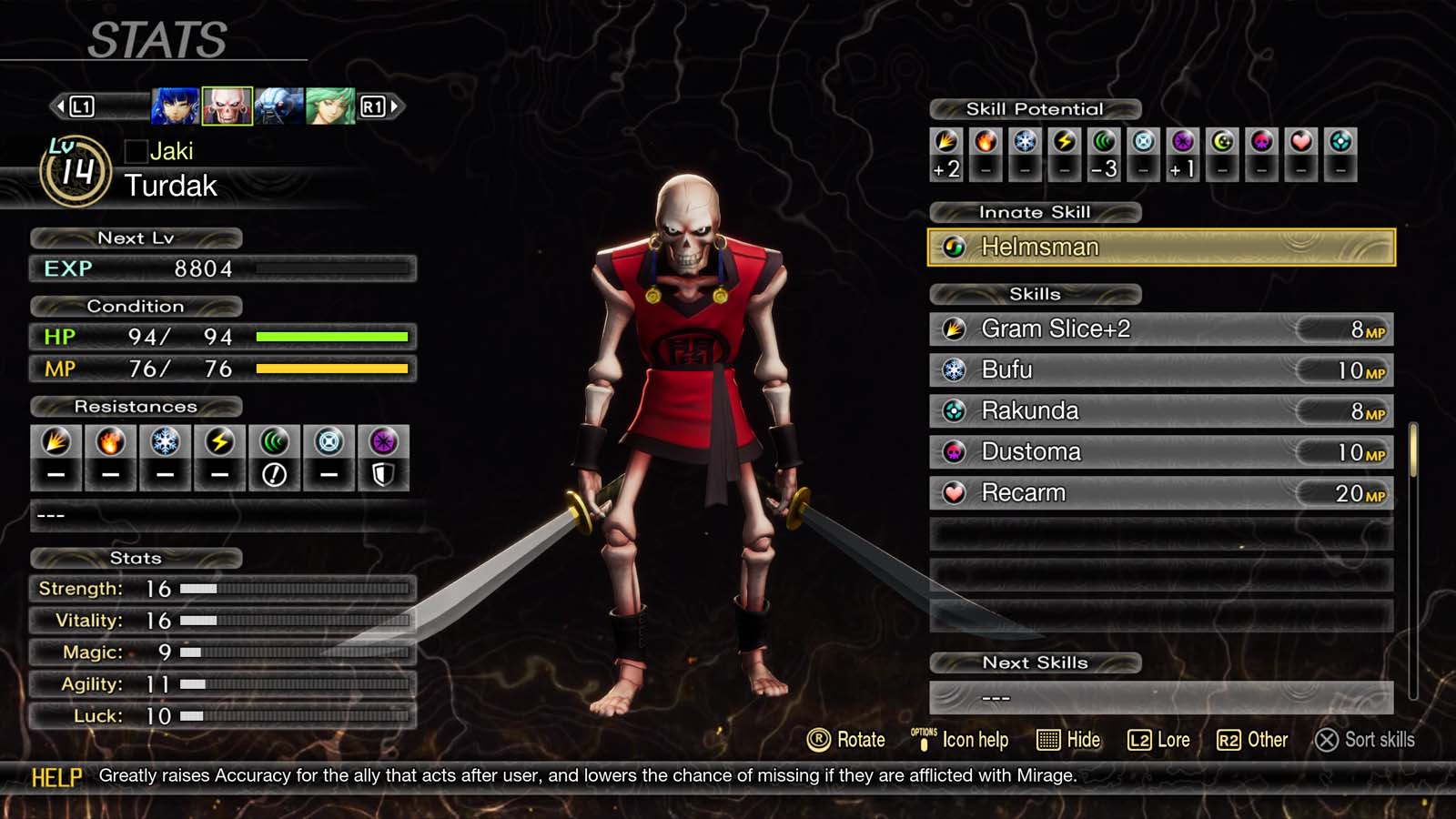
Task: Click the electric resistance bolt icon
Action: click(x=219, y=443)
